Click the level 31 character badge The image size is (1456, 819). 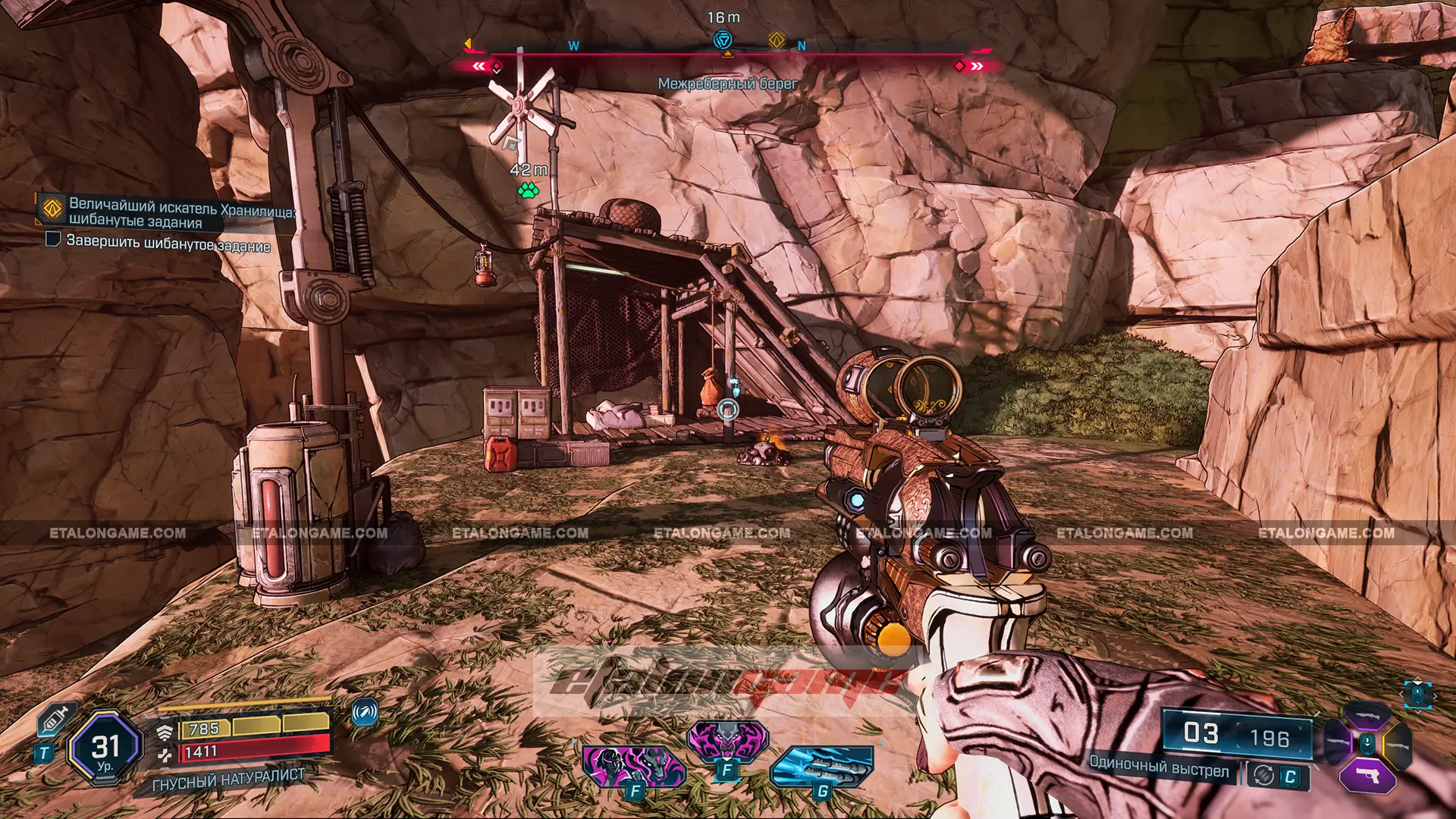pos(105,748)
